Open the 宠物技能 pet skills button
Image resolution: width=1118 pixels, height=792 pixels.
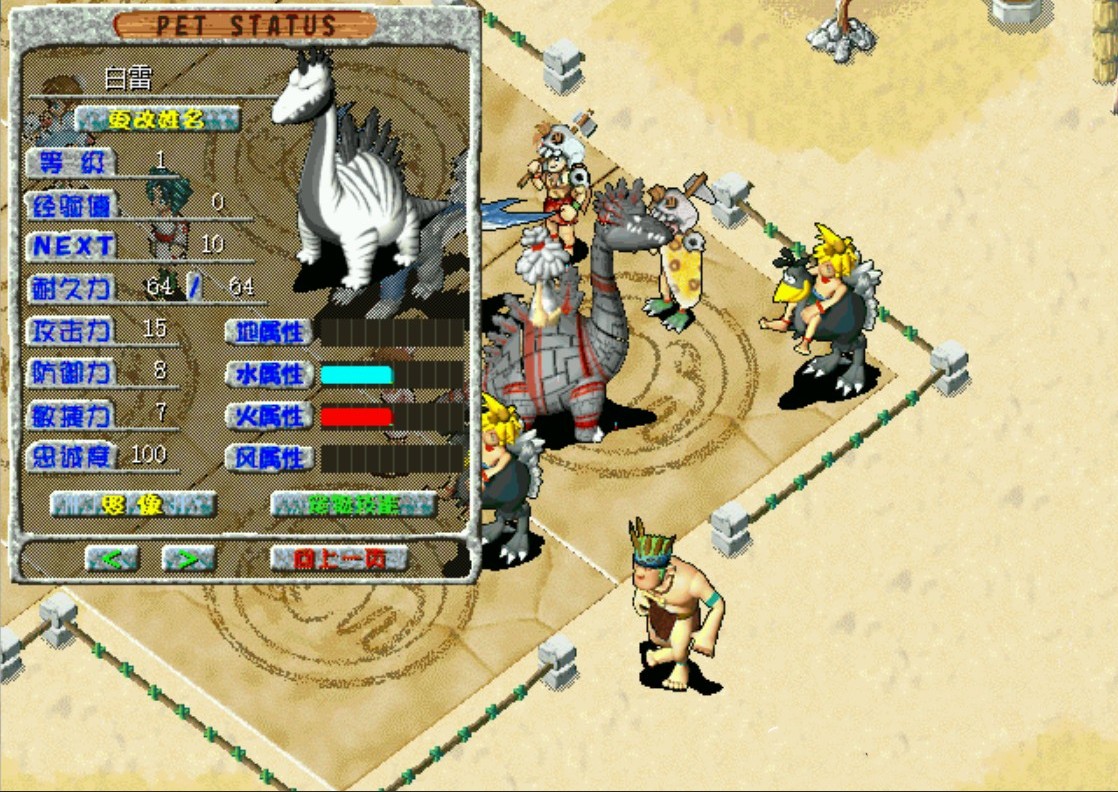click(353, 505)
